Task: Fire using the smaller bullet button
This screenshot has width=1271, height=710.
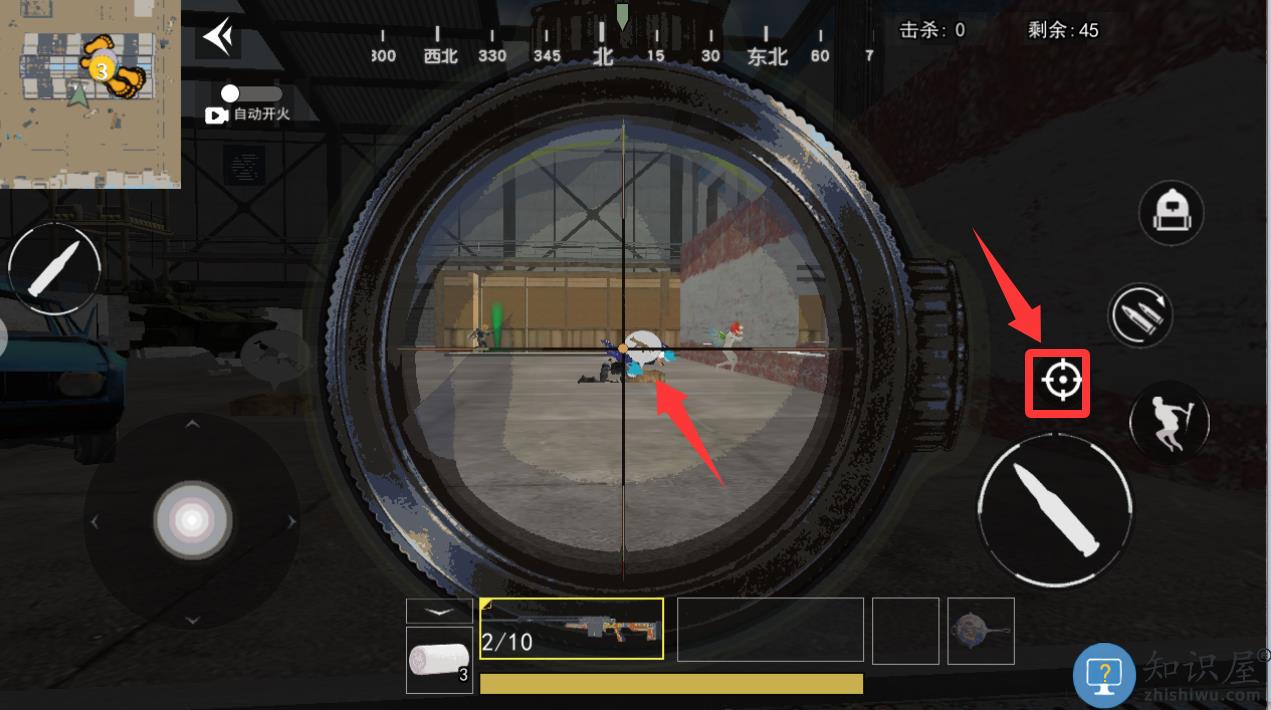Action: 54,268
